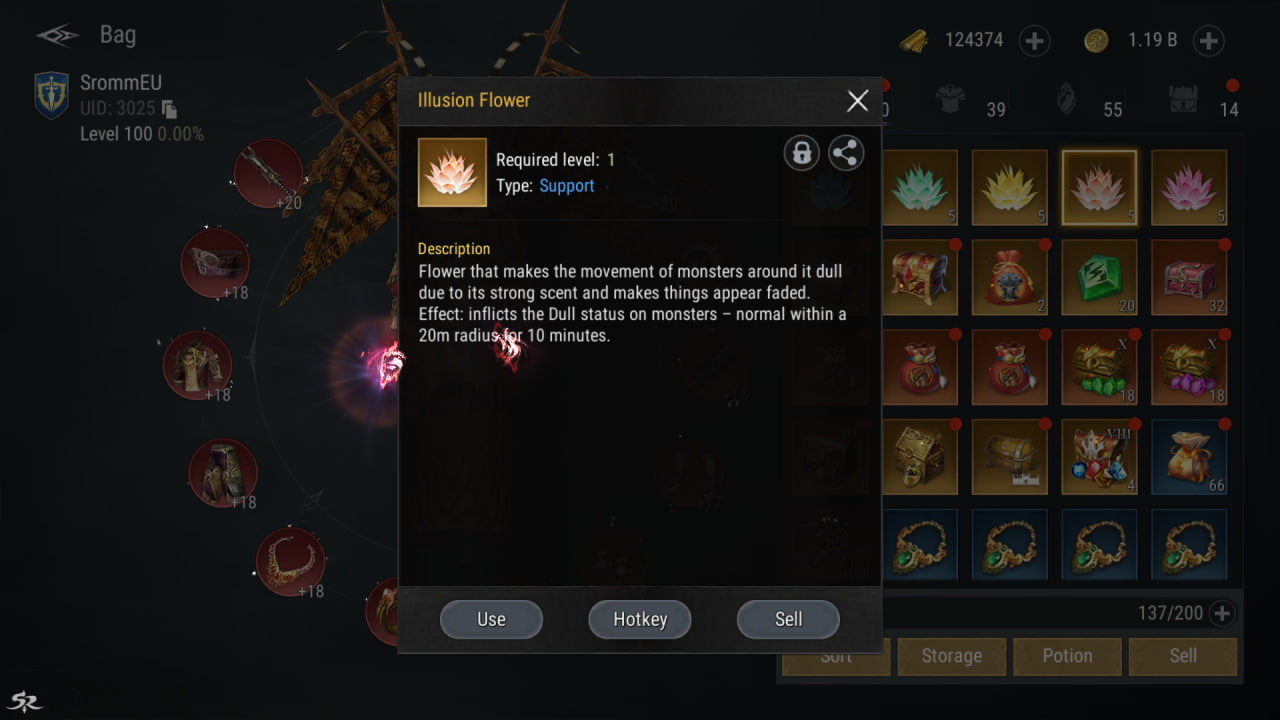This screenshot has width=1280, height=720.
Task: Select the equipped +20 weapon slot
Action: click(268, 174)
